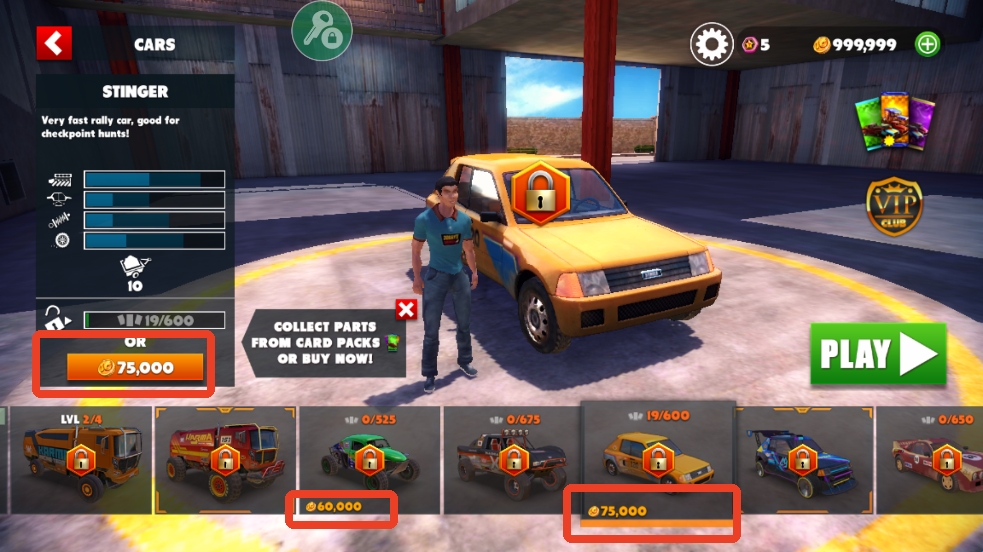Viewport: 983px width, 552px height.
Task: Buy the Stinger for 75,000 coins
Action: tap(134, 368)
